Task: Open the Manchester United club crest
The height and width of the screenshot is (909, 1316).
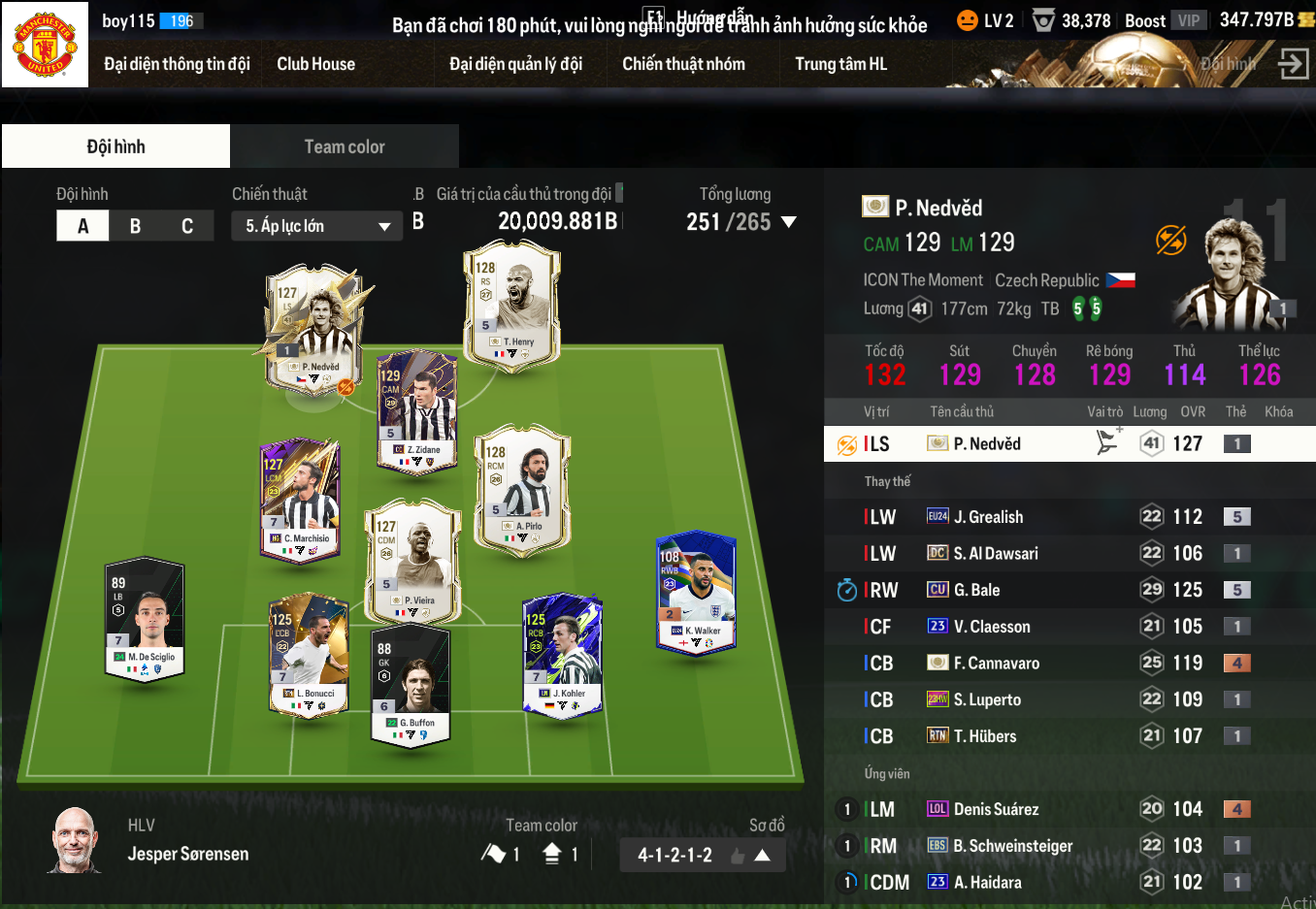Action: click(45, 45)
